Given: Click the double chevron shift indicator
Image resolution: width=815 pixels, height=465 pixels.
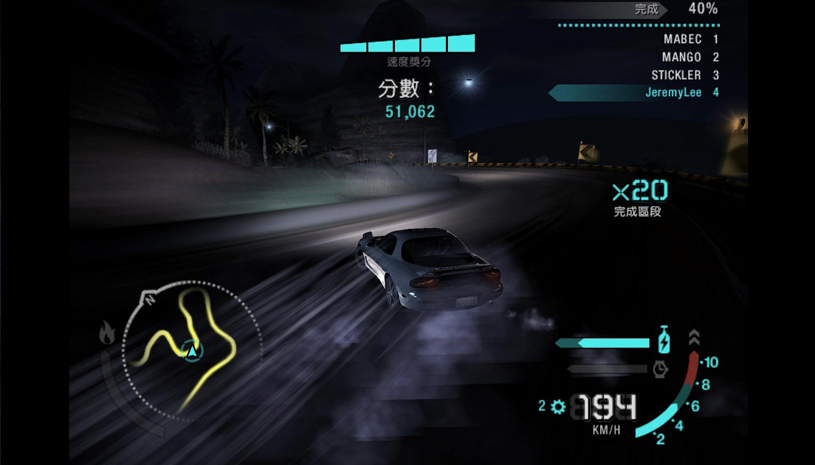Looking at the screenshot, I should pos(694,338).
